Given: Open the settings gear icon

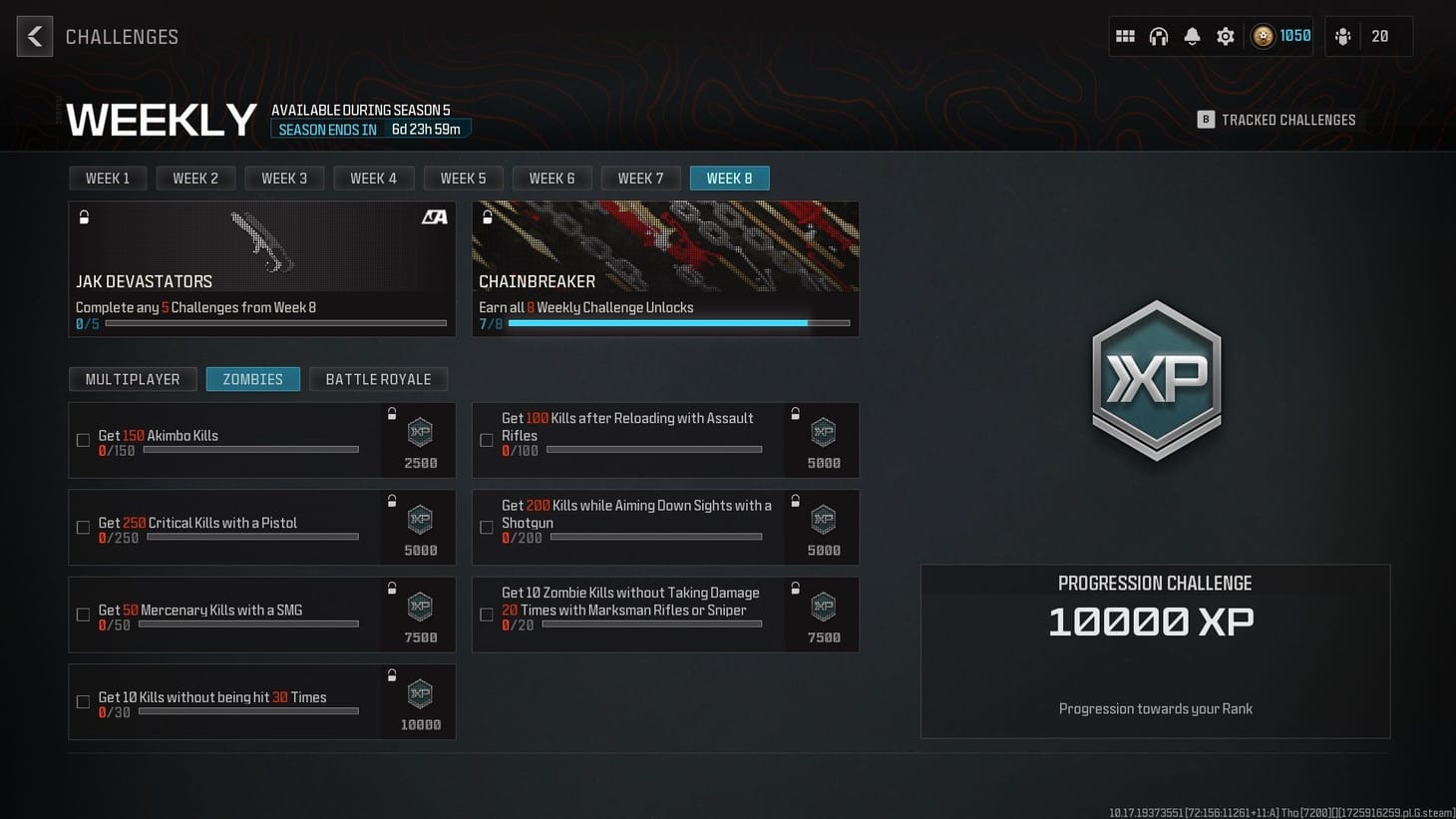Looking at the screenshot, I should [1225, 36].
